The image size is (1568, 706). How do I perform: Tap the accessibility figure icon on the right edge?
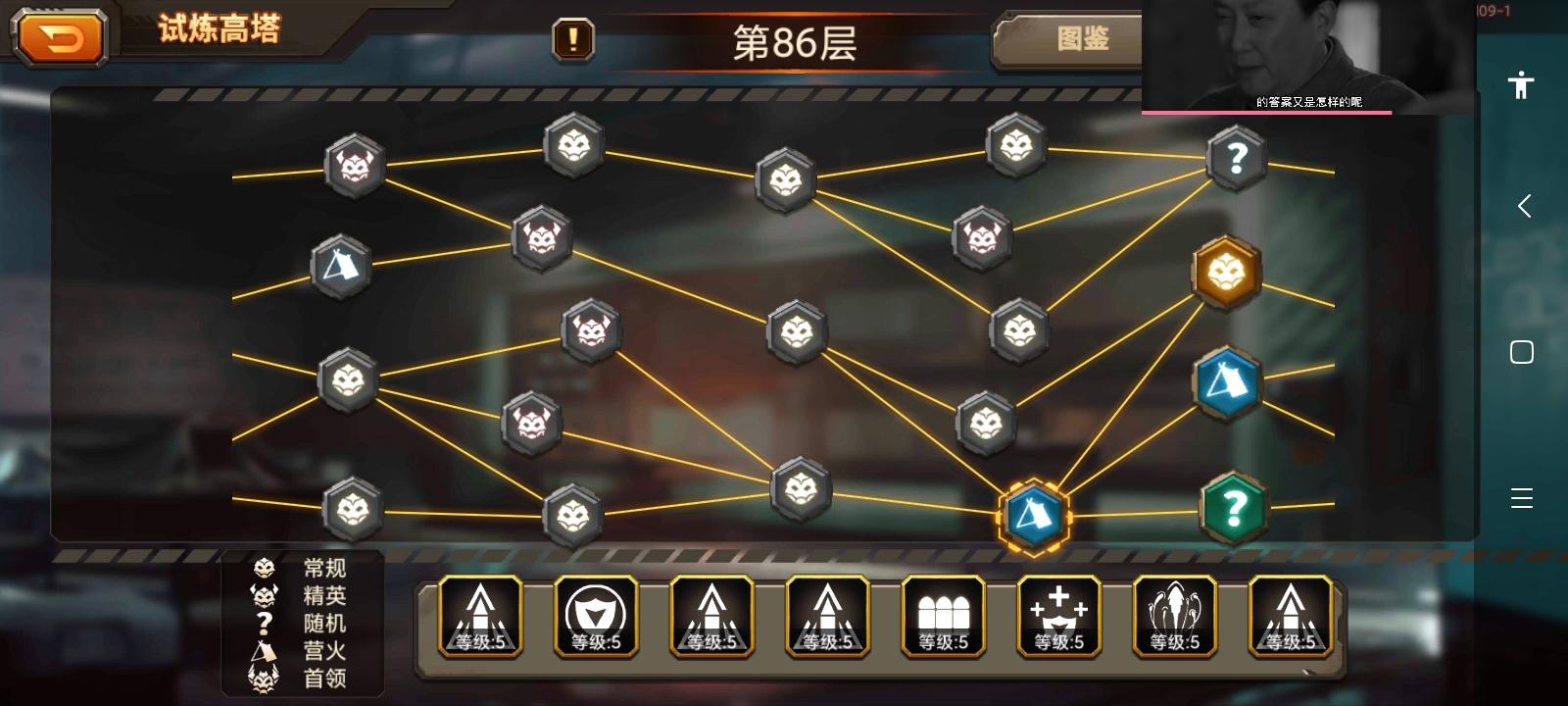pos(1521,86)
